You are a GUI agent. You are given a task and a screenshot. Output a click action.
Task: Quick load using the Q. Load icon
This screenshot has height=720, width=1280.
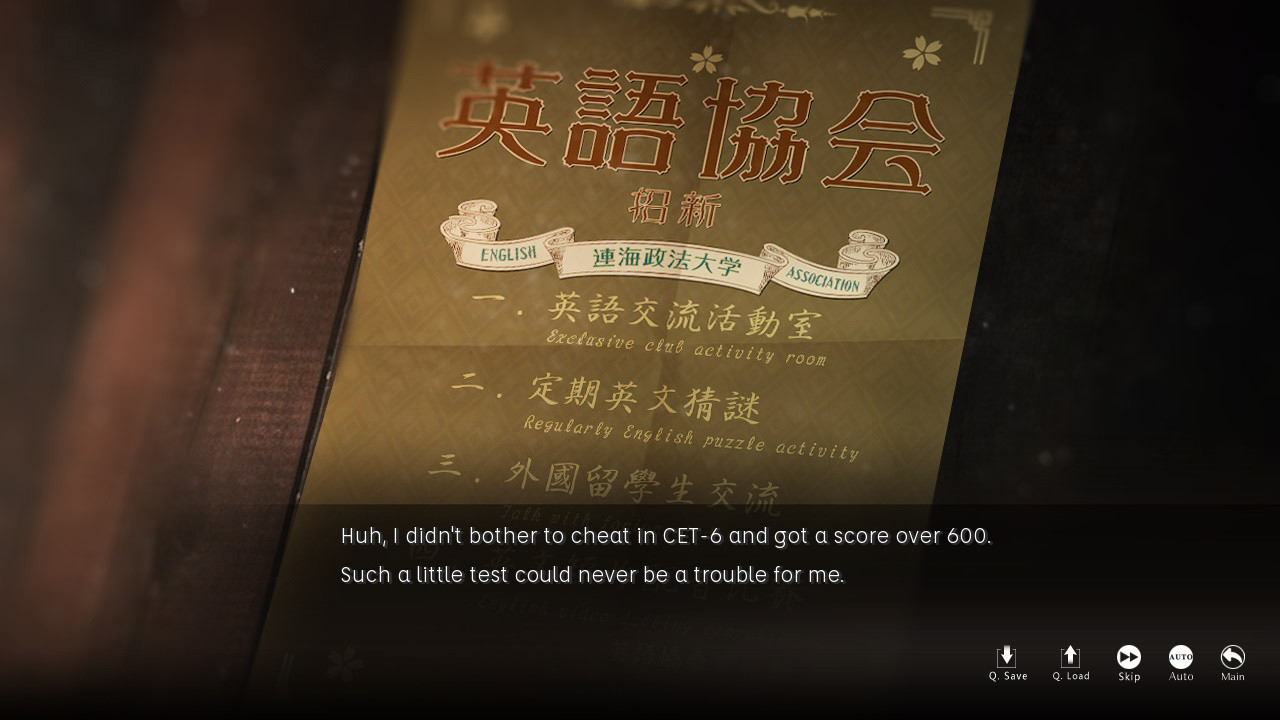pyautogui.click(x=1070, y=662)
